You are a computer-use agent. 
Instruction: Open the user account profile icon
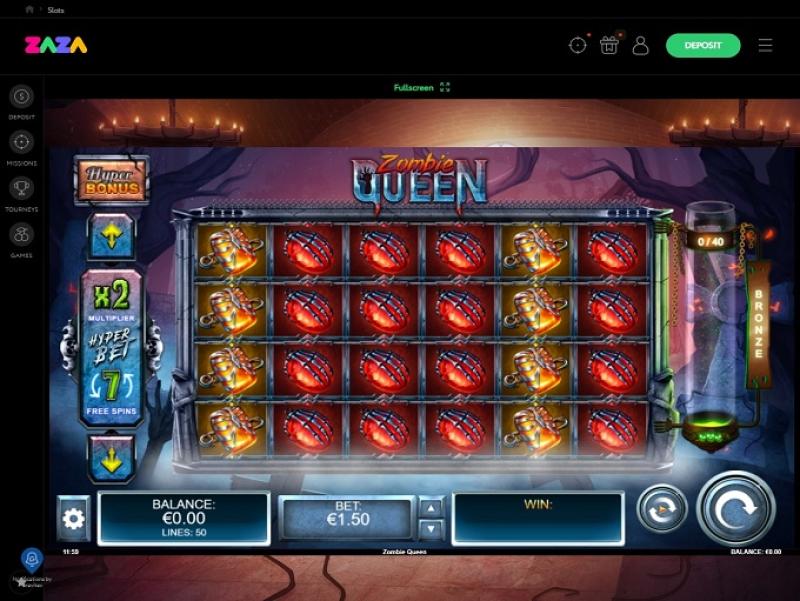pyautogui.click(x=641, y=45)
